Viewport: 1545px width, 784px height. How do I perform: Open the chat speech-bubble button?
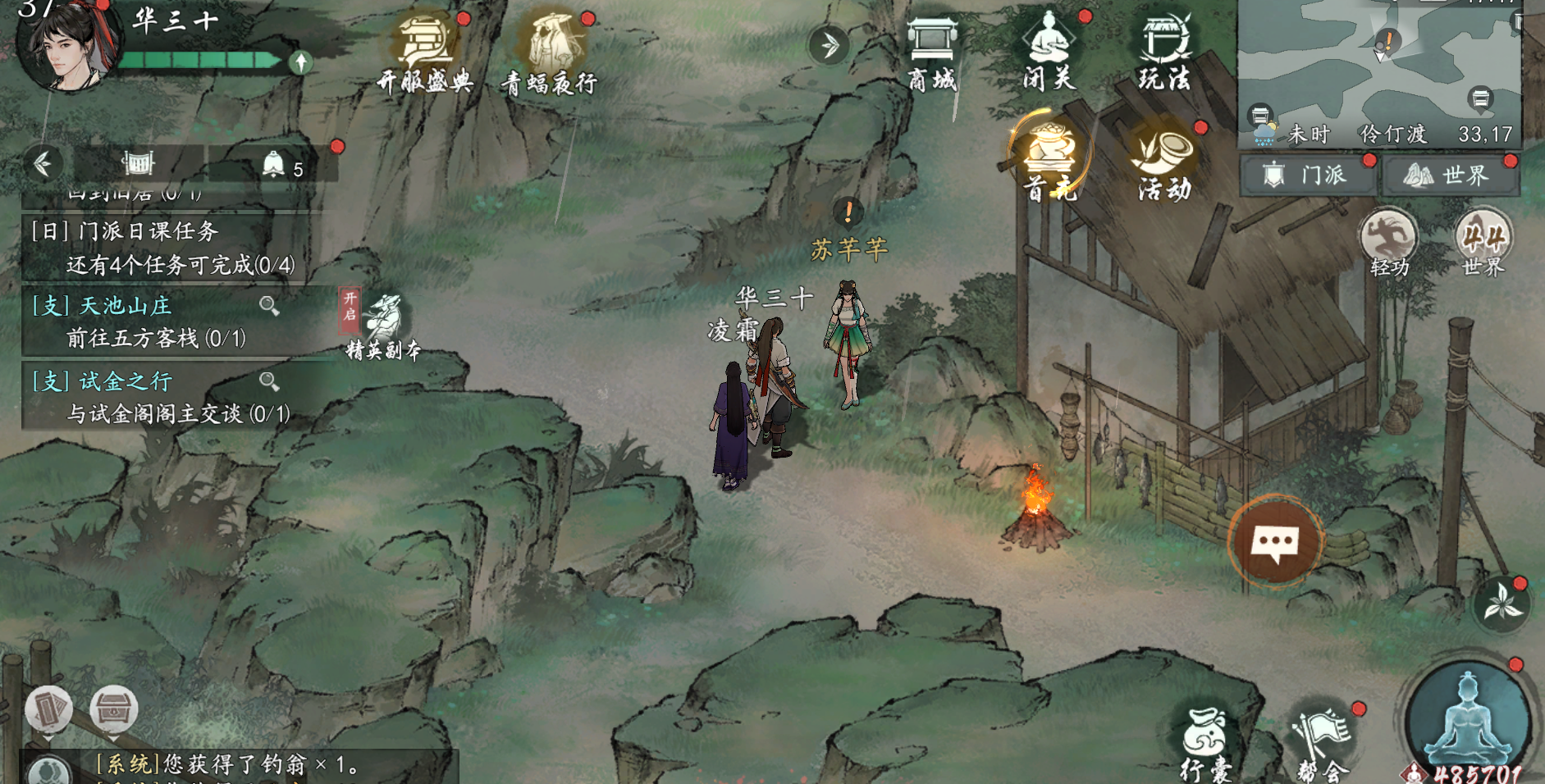tap(1276, 542)
